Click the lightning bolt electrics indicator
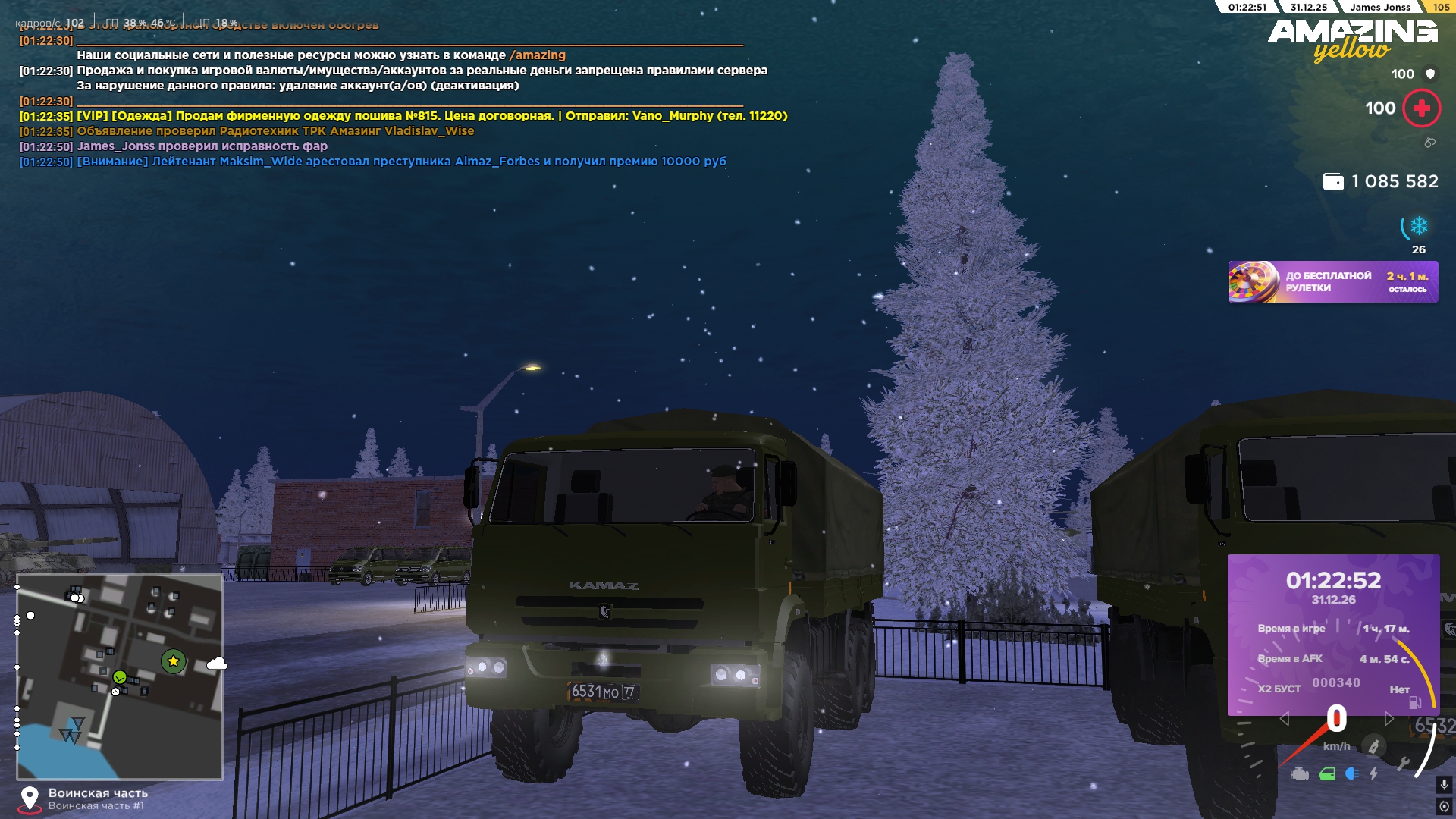Image resolution: width=1456 pixels, height=819 pixels. click(x=1373, y=774)
